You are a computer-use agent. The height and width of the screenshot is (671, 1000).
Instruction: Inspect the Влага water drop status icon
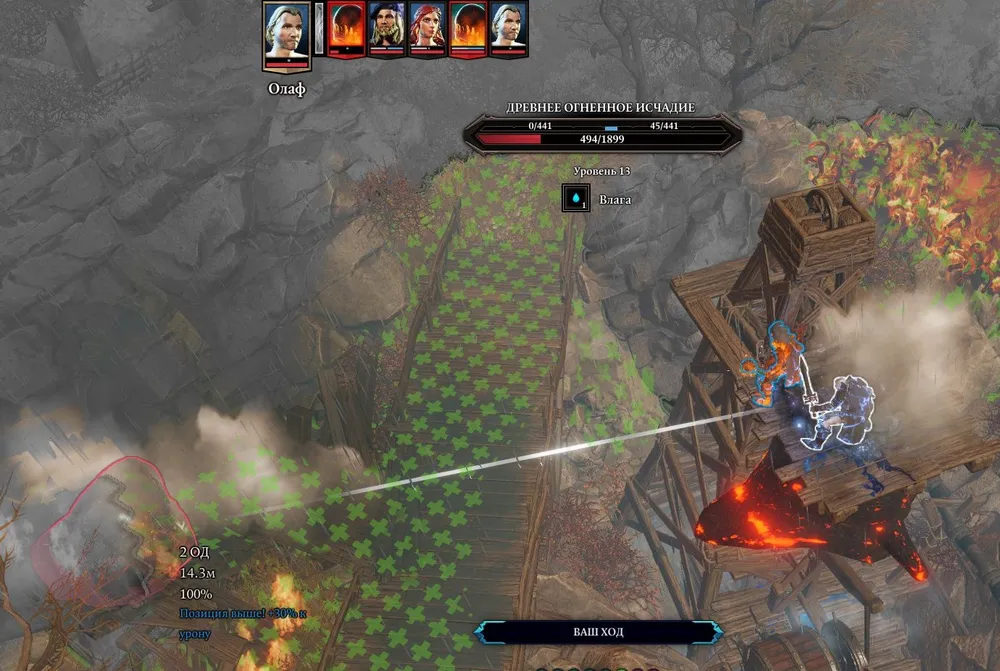coord(577,199)
